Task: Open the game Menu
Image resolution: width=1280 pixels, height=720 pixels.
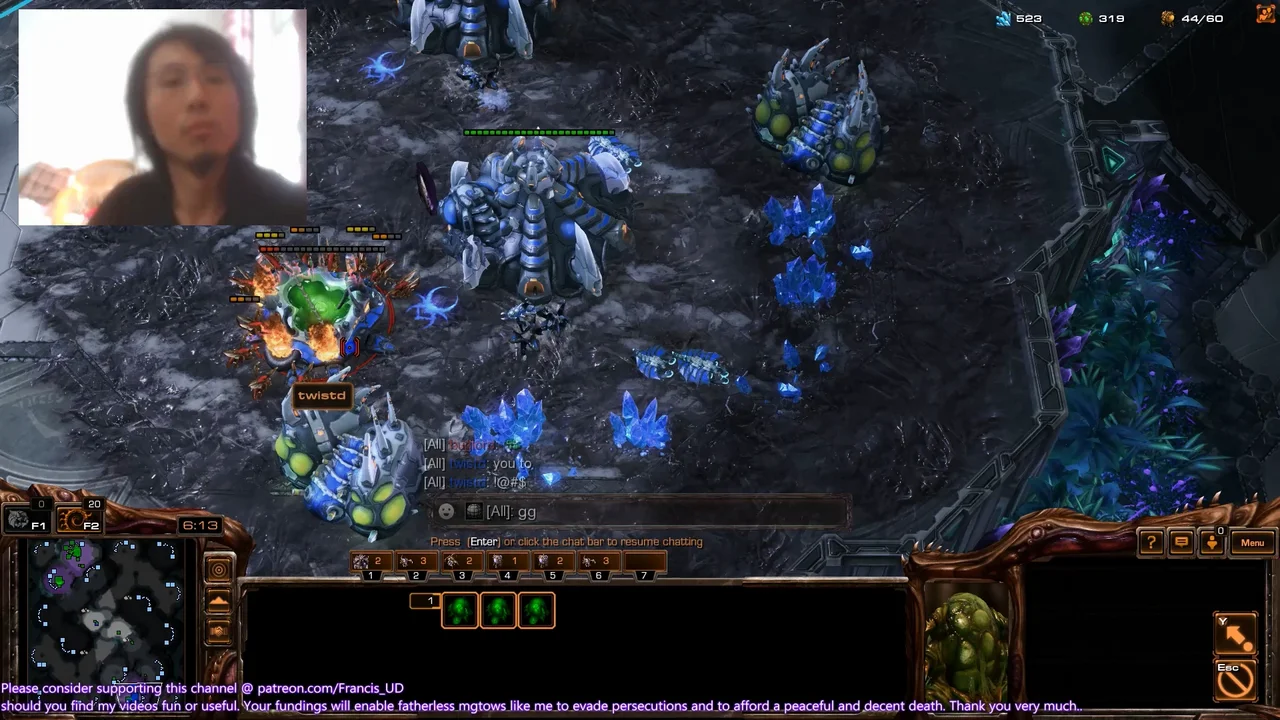Action: (x=1252, y=543)
